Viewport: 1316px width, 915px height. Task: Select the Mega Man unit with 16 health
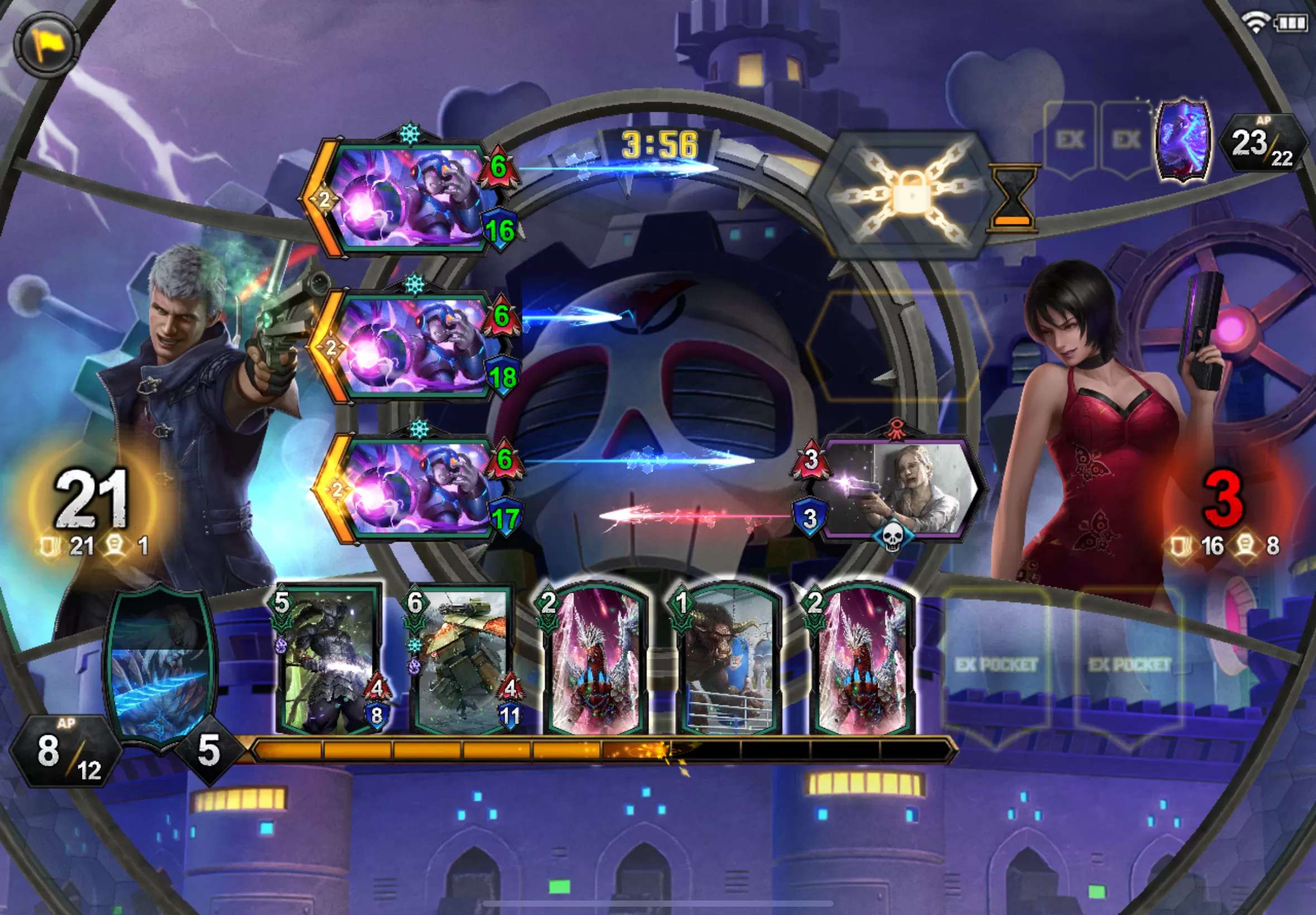(407, 198)
